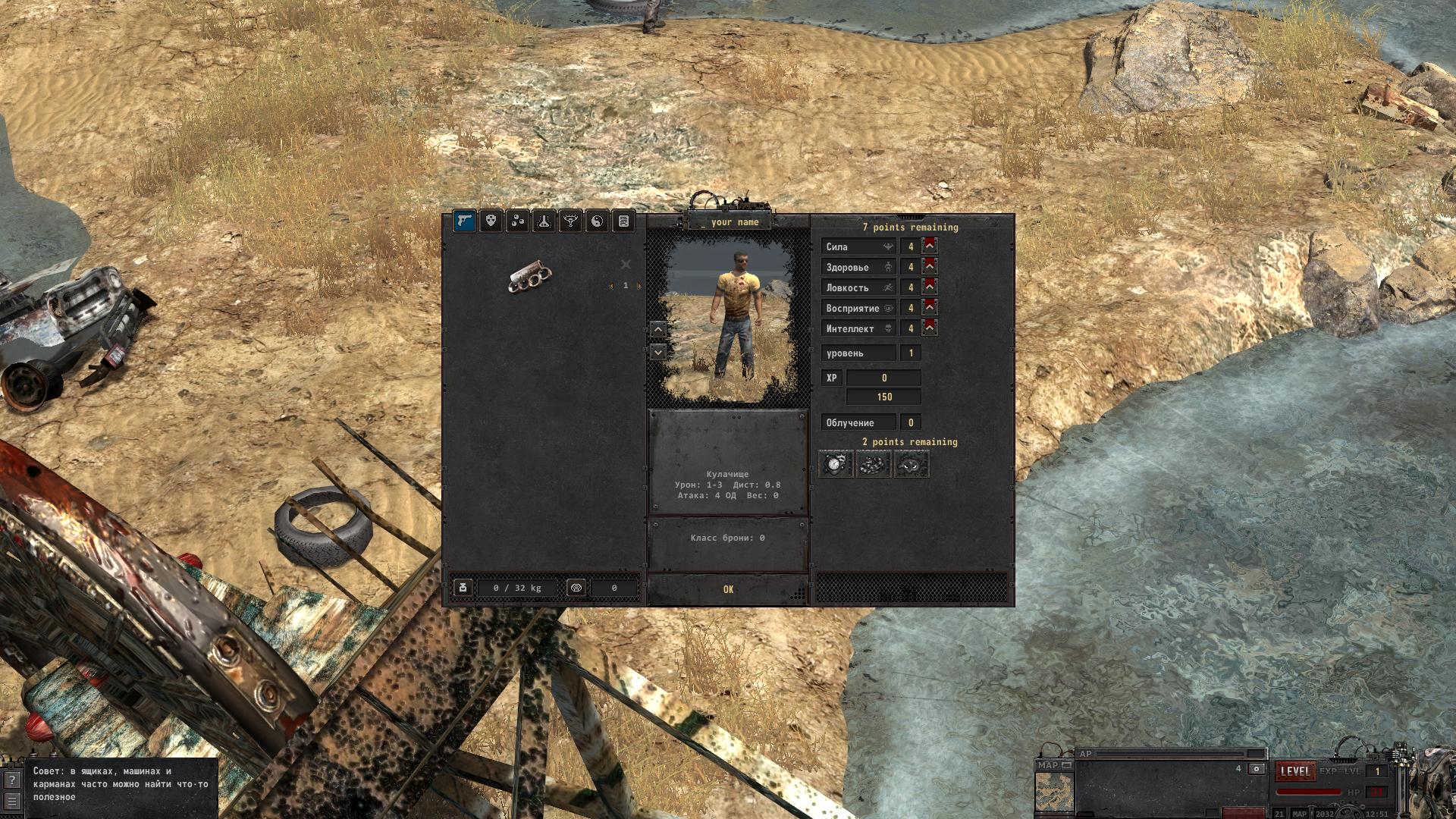Choose the pocket watch perk
1456x819 pixels.
point(836,464)
